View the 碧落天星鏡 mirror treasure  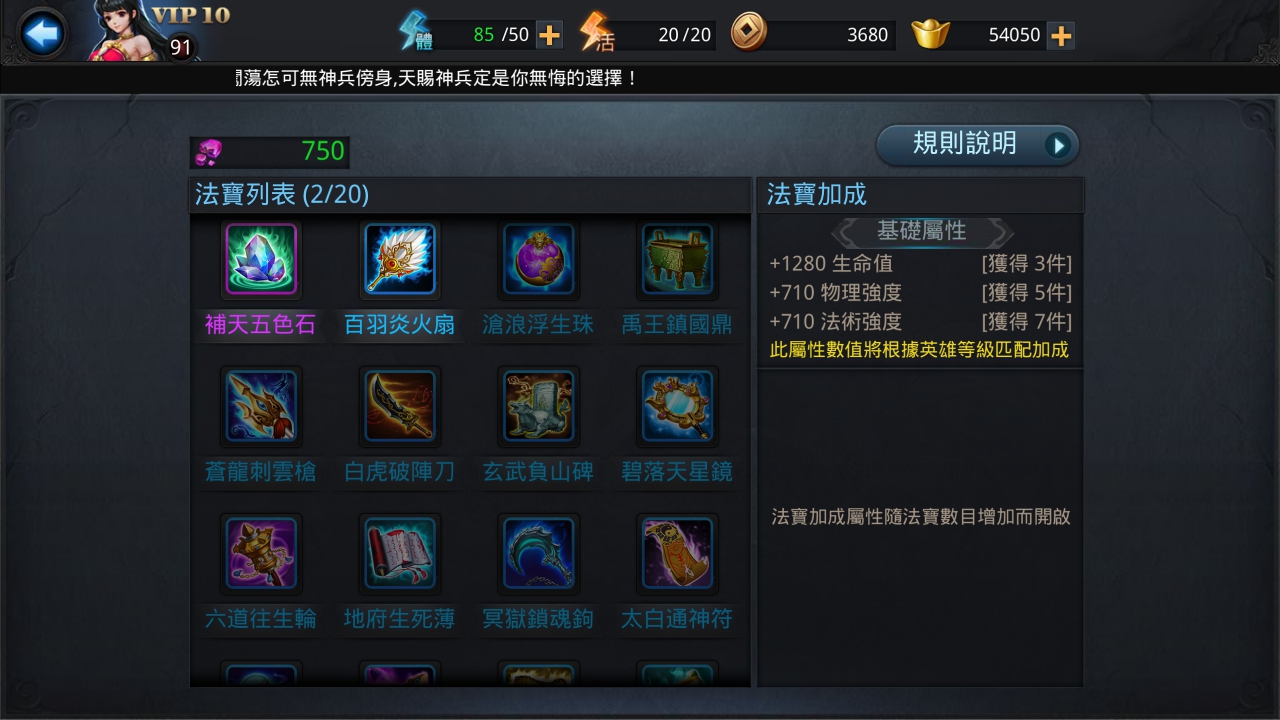tap(677, 407)
